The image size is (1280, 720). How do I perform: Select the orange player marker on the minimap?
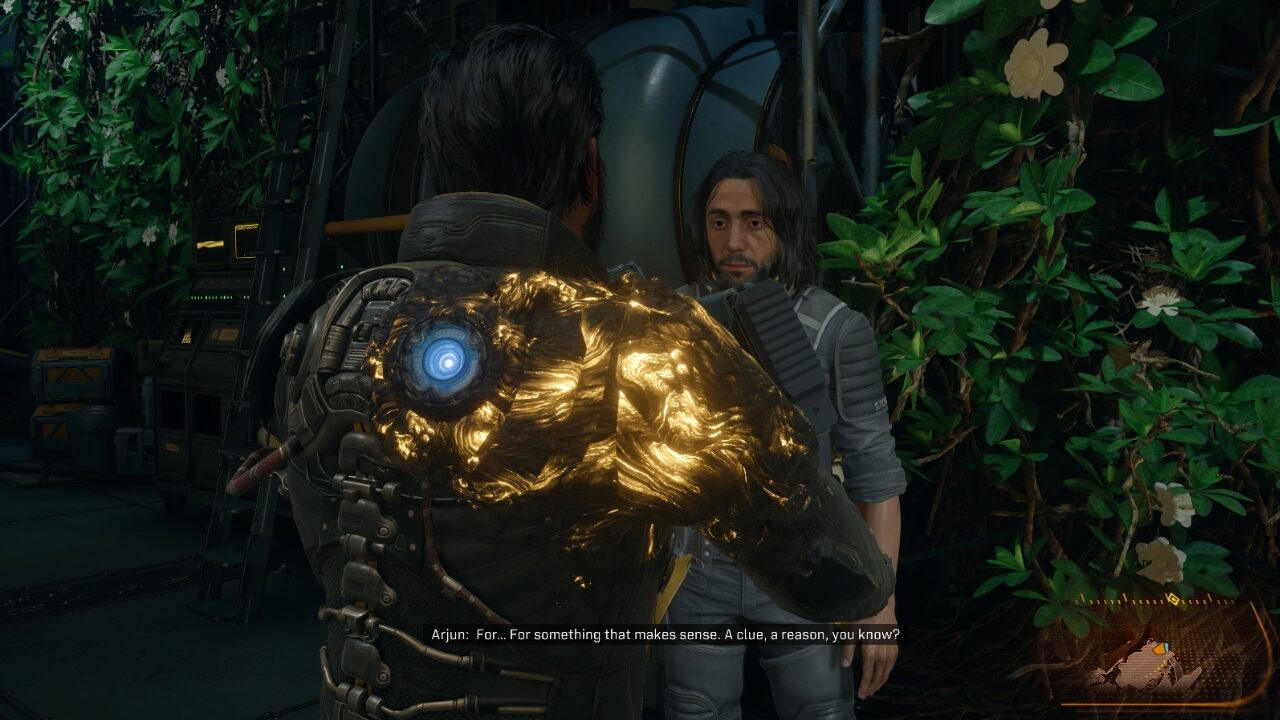coord(1159,649)
